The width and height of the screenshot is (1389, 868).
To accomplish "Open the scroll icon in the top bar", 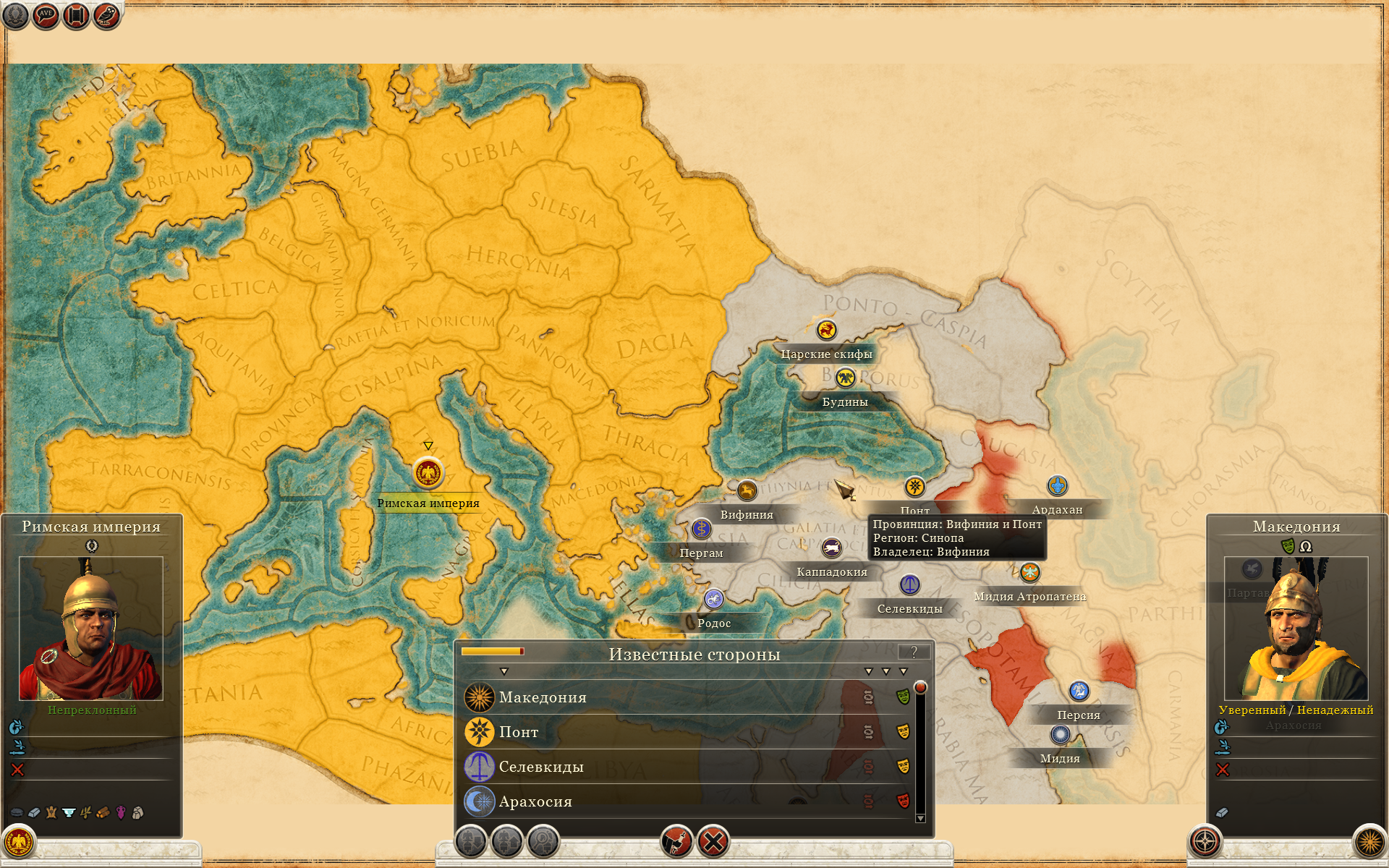I will pyautogui.click(x=76, y=15).
